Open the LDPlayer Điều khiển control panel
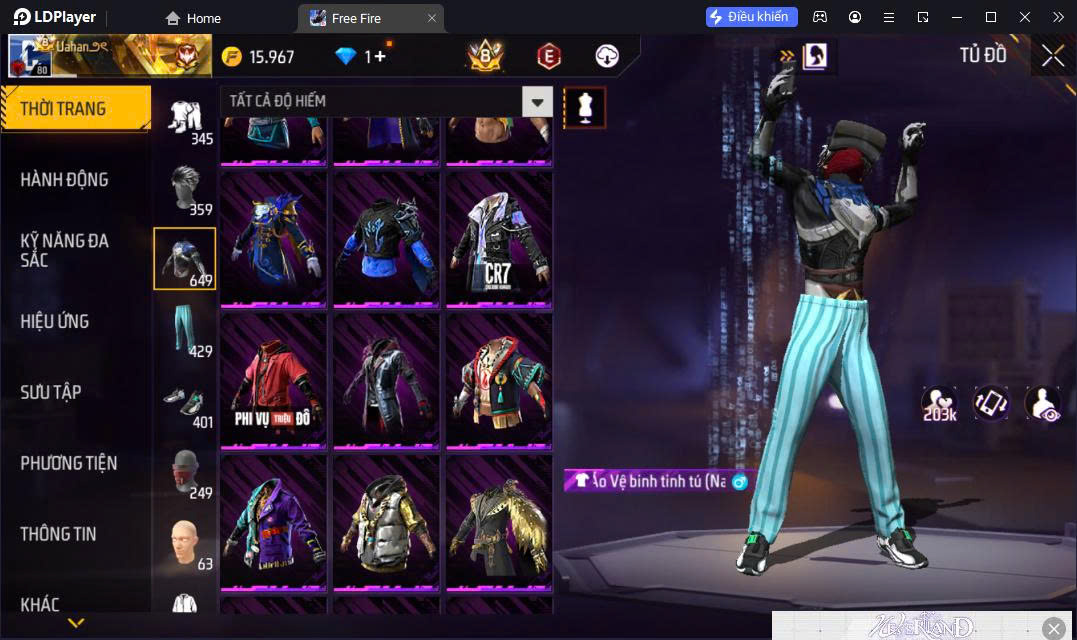 752,17
